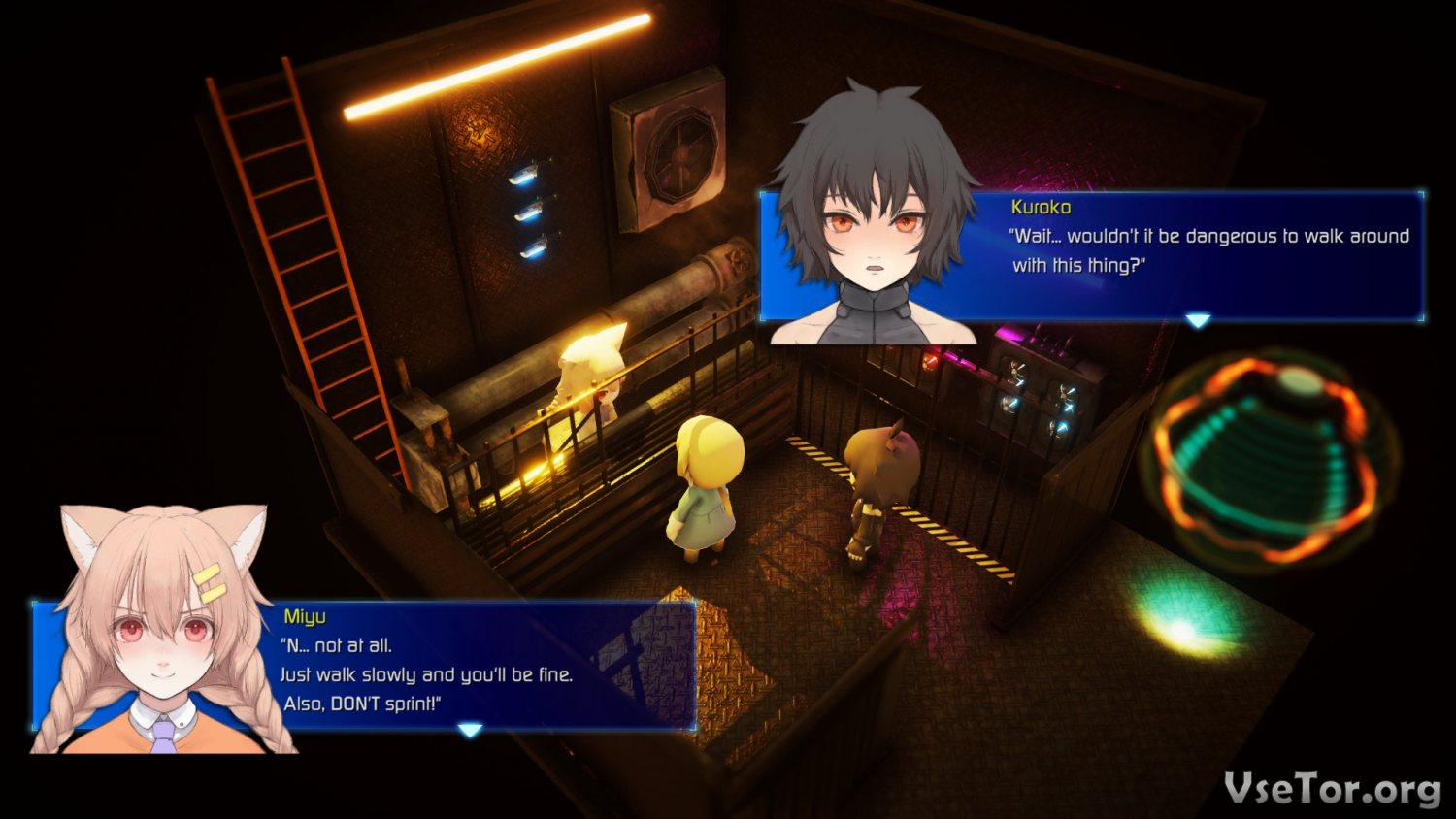This screenshot has height=819, width=1456.
Task: Advance Kuroko's dialogue with the arrow
Action: (x=1198, y=320)
